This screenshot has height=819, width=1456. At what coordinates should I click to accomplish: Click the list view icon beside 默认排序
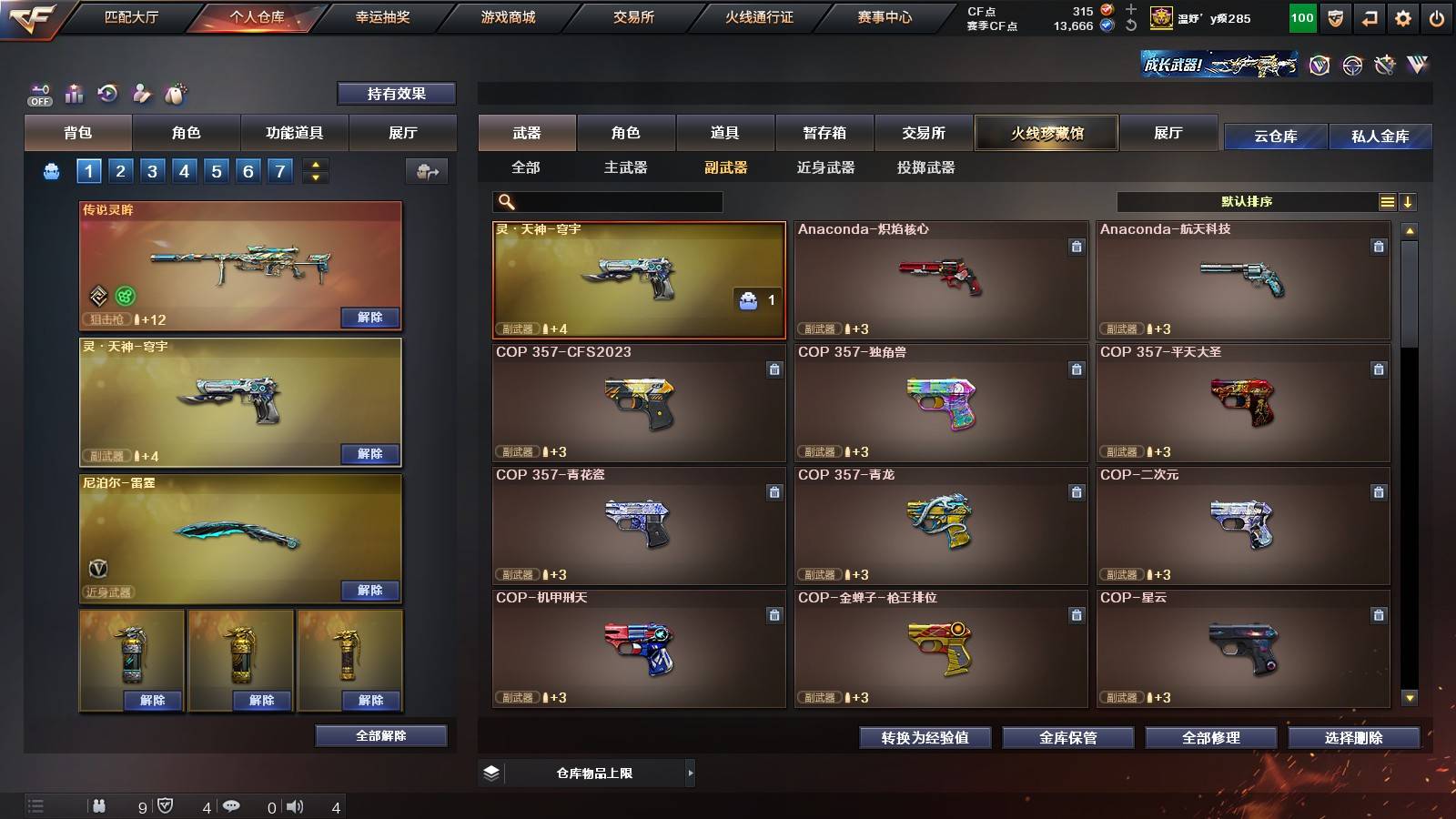[1387, 201]
